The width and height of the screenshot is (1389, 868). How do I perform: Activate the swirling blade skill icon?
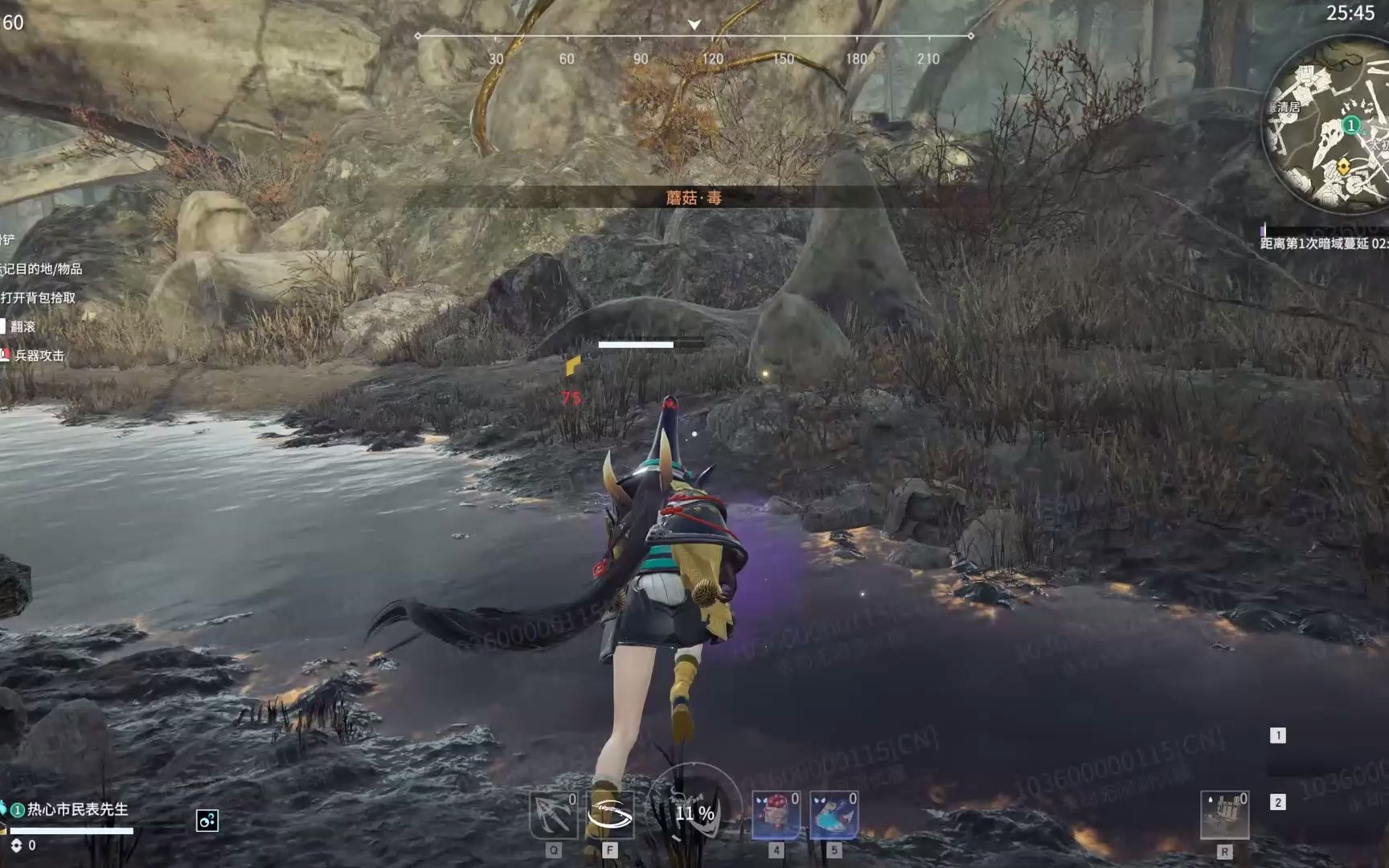point(610,815)
